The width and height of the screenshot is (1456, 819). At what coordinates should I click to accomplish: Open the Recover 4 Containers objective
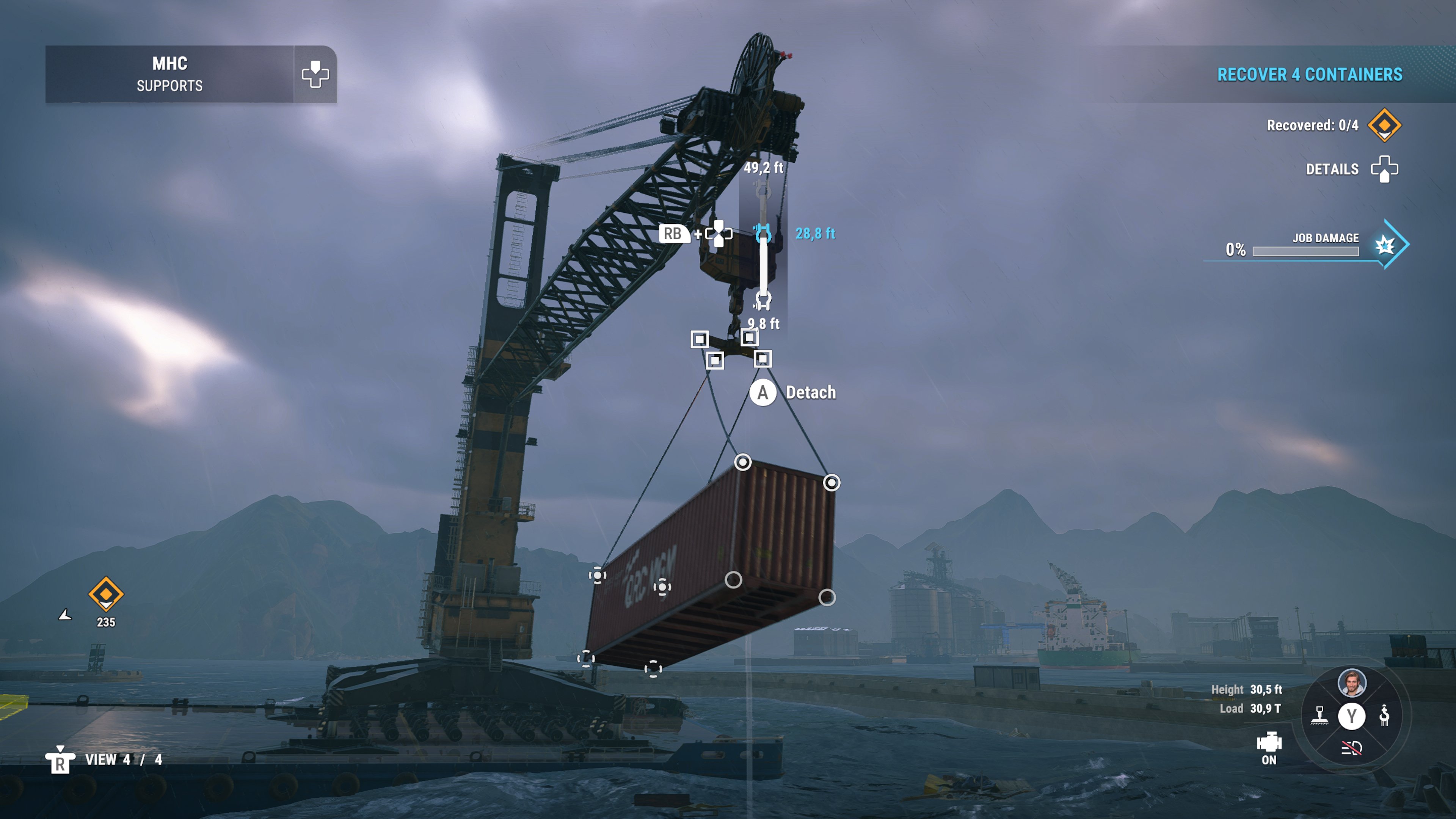(x=1309, y=75)
